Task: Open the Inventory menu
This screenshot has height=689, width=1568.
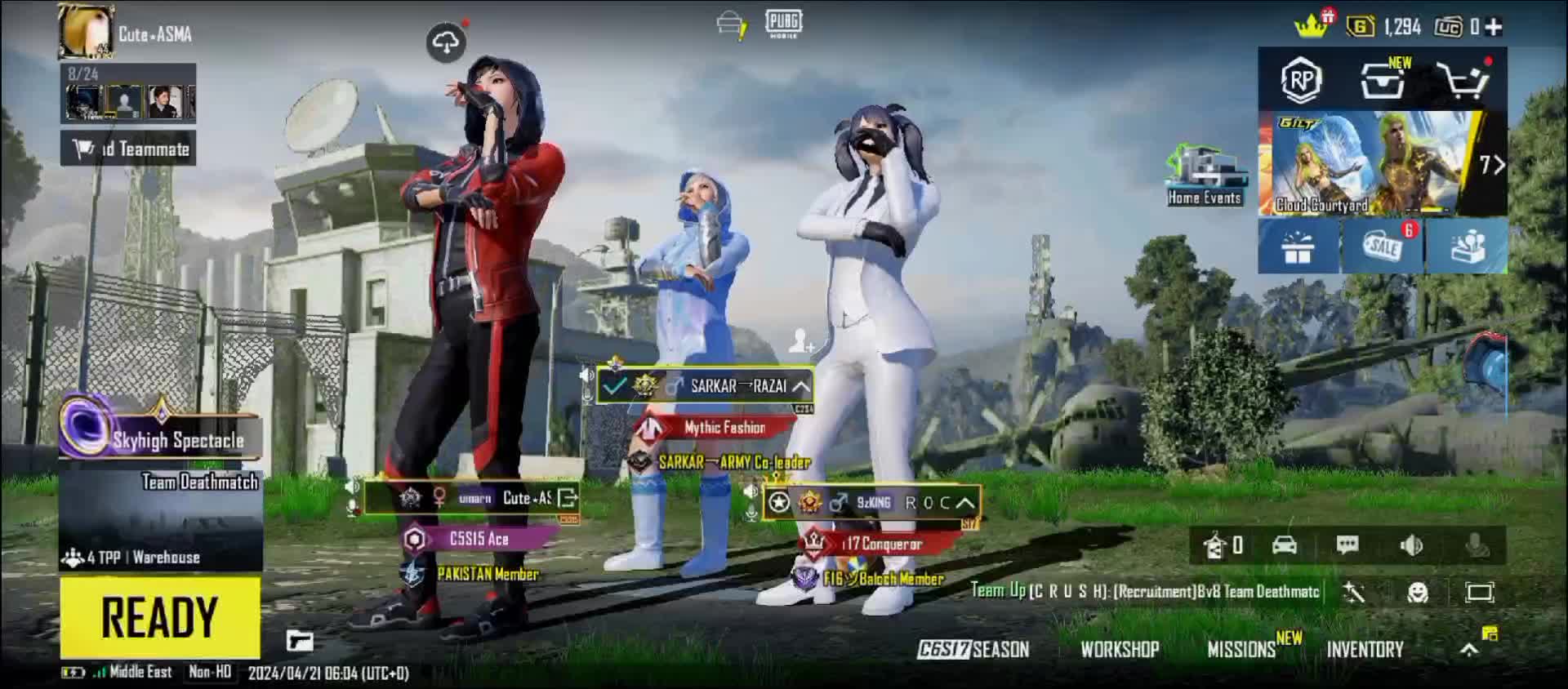Action: tap(1365, 650)
